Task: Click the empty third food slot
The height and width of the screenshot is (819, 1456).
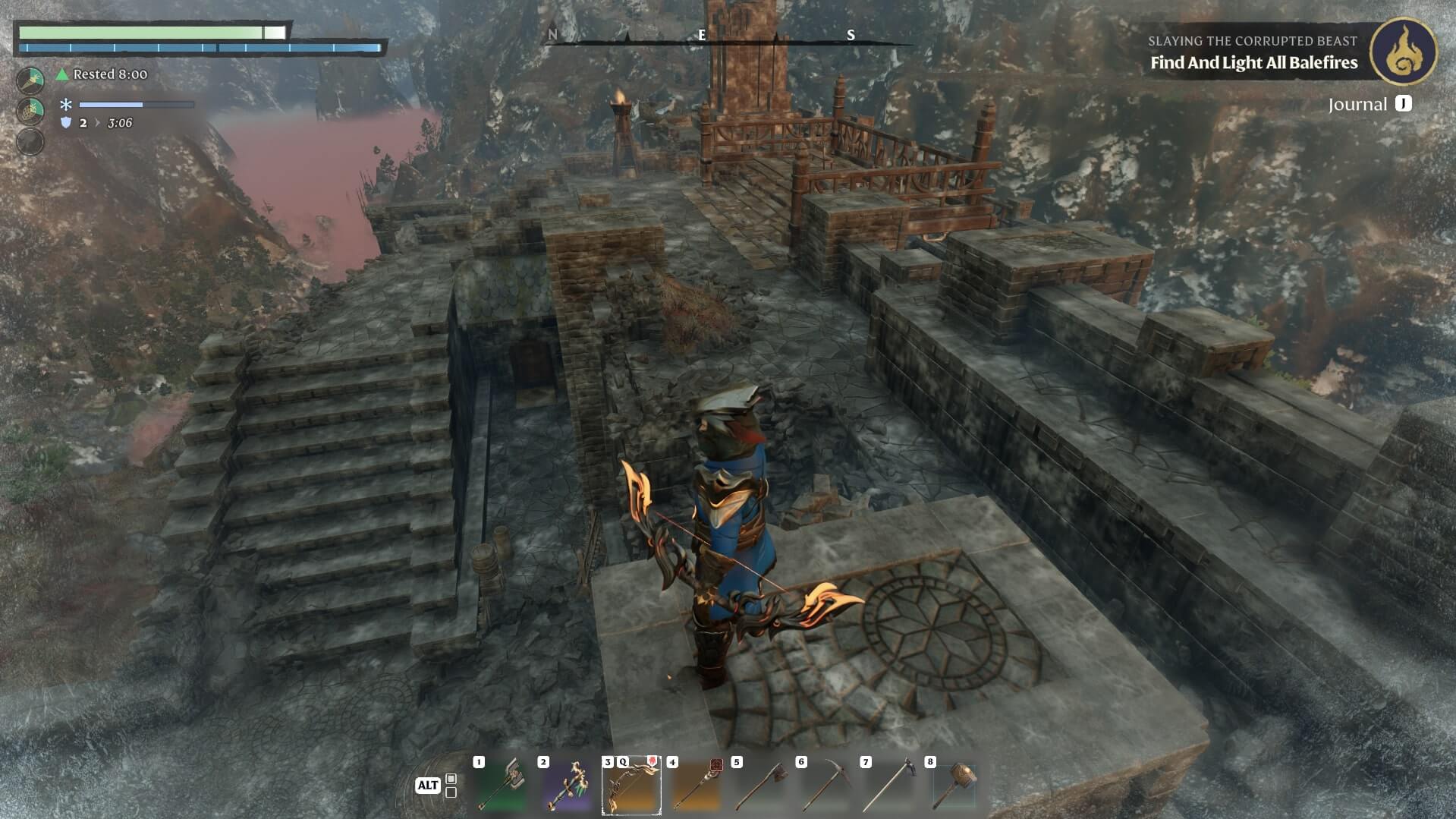Action: pos(30,142)
